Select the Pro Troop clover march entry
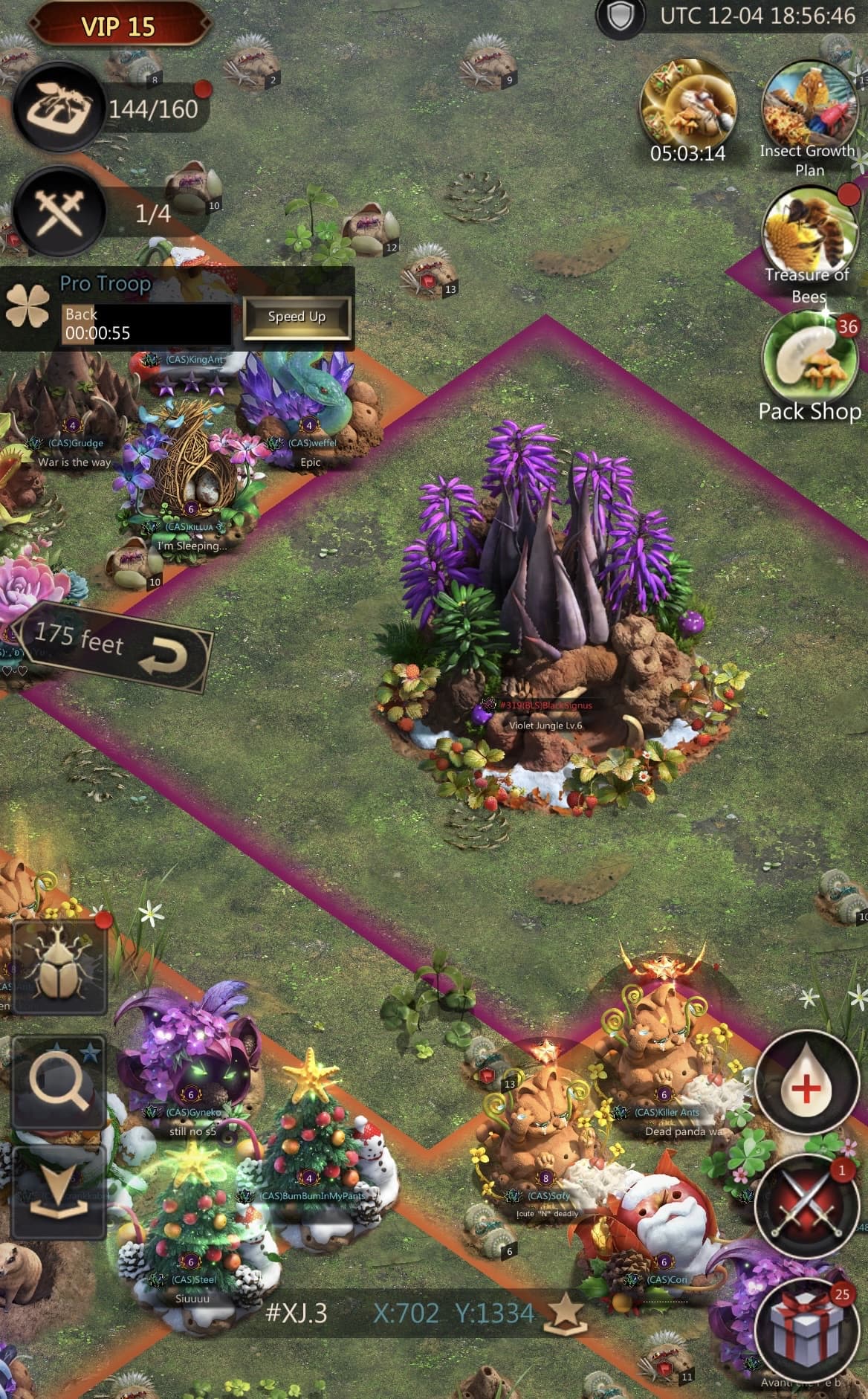Screen dimensions: 868x1399 point(27,308)
